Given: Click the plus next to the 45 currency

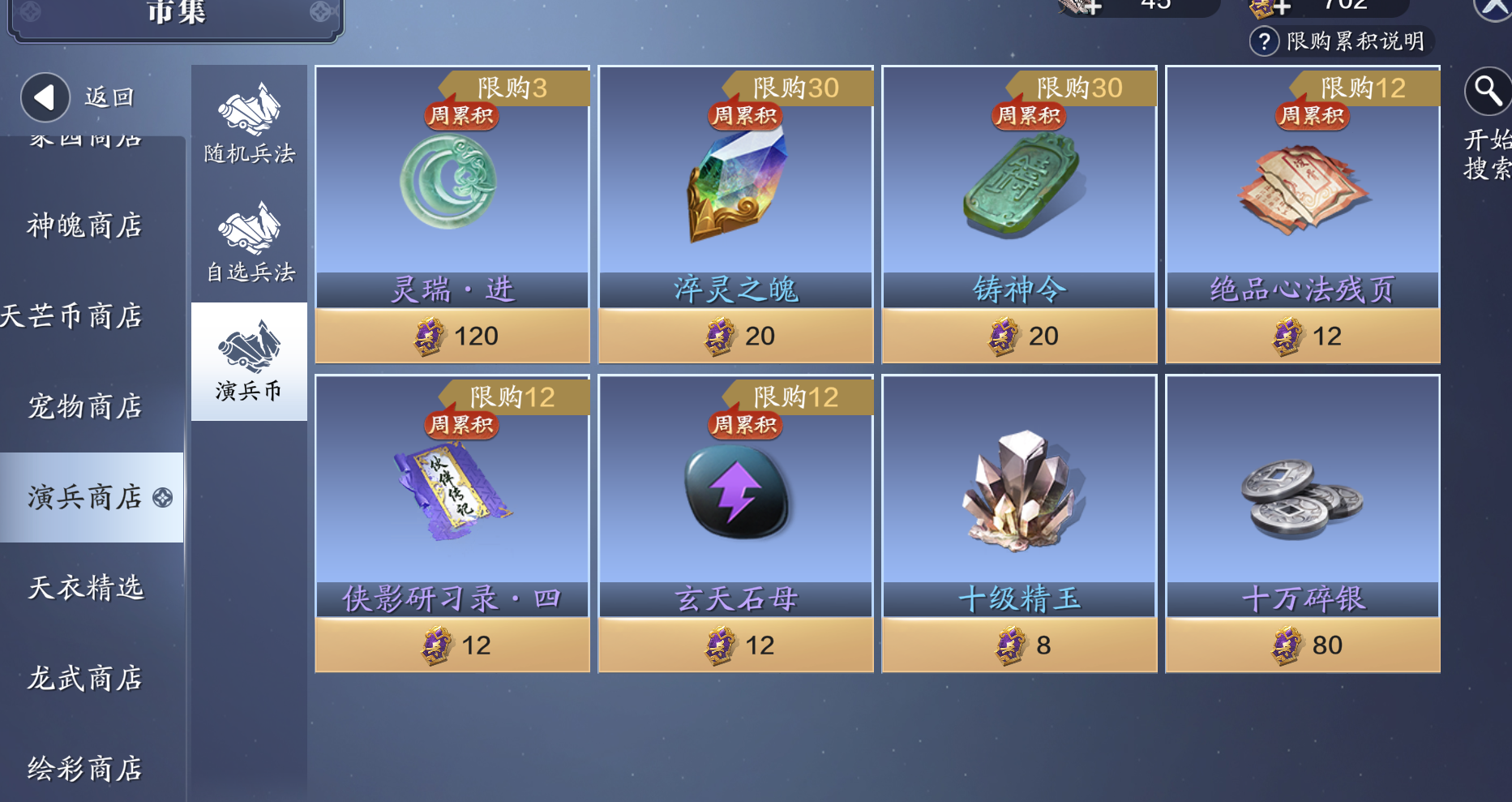Looking at the screenshot, I should click(x=1094, y=6).
